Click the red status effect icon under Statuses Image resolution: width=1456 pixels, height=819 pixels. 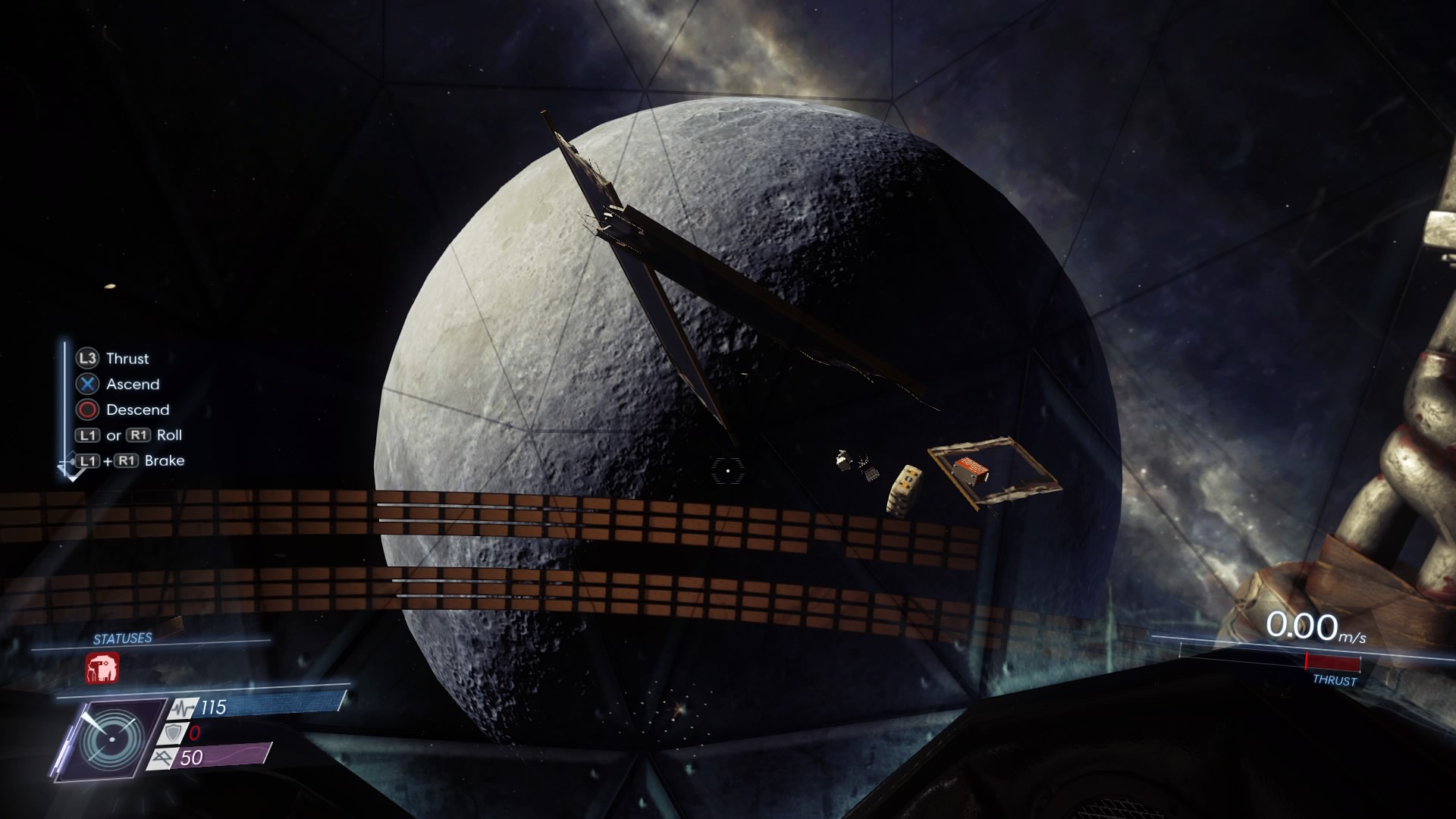(x=102, y=668)
